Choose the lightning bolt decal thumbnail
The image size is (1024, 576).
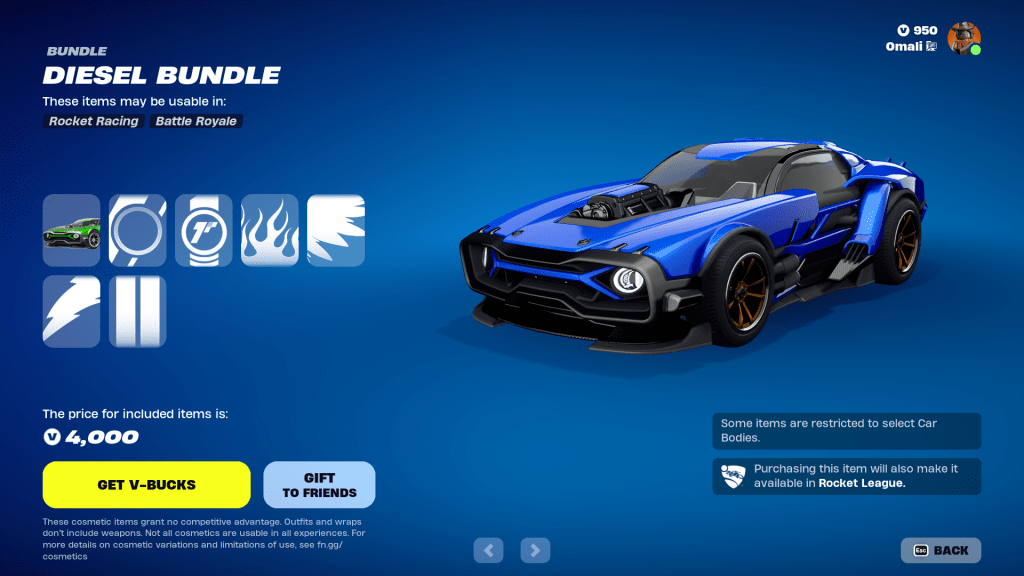(71, 312)
